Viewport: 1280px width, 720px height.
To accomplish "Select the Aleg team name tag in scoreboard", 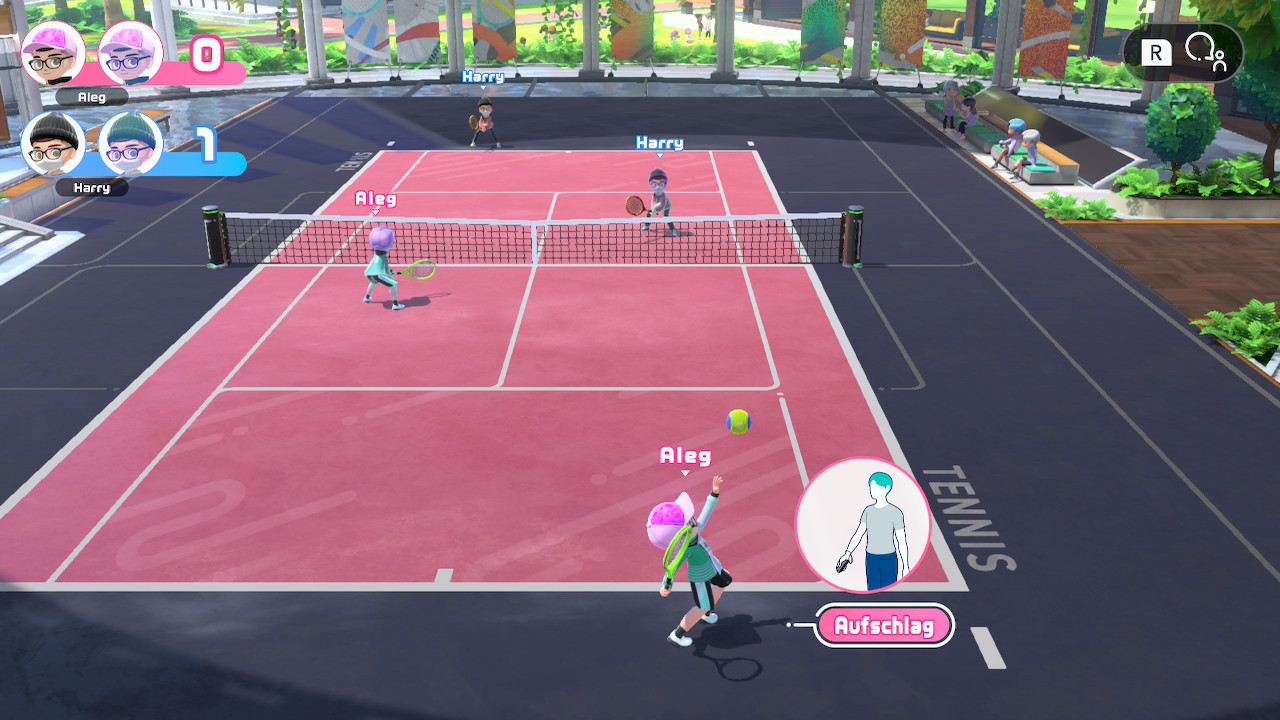I will click(91, 97).
